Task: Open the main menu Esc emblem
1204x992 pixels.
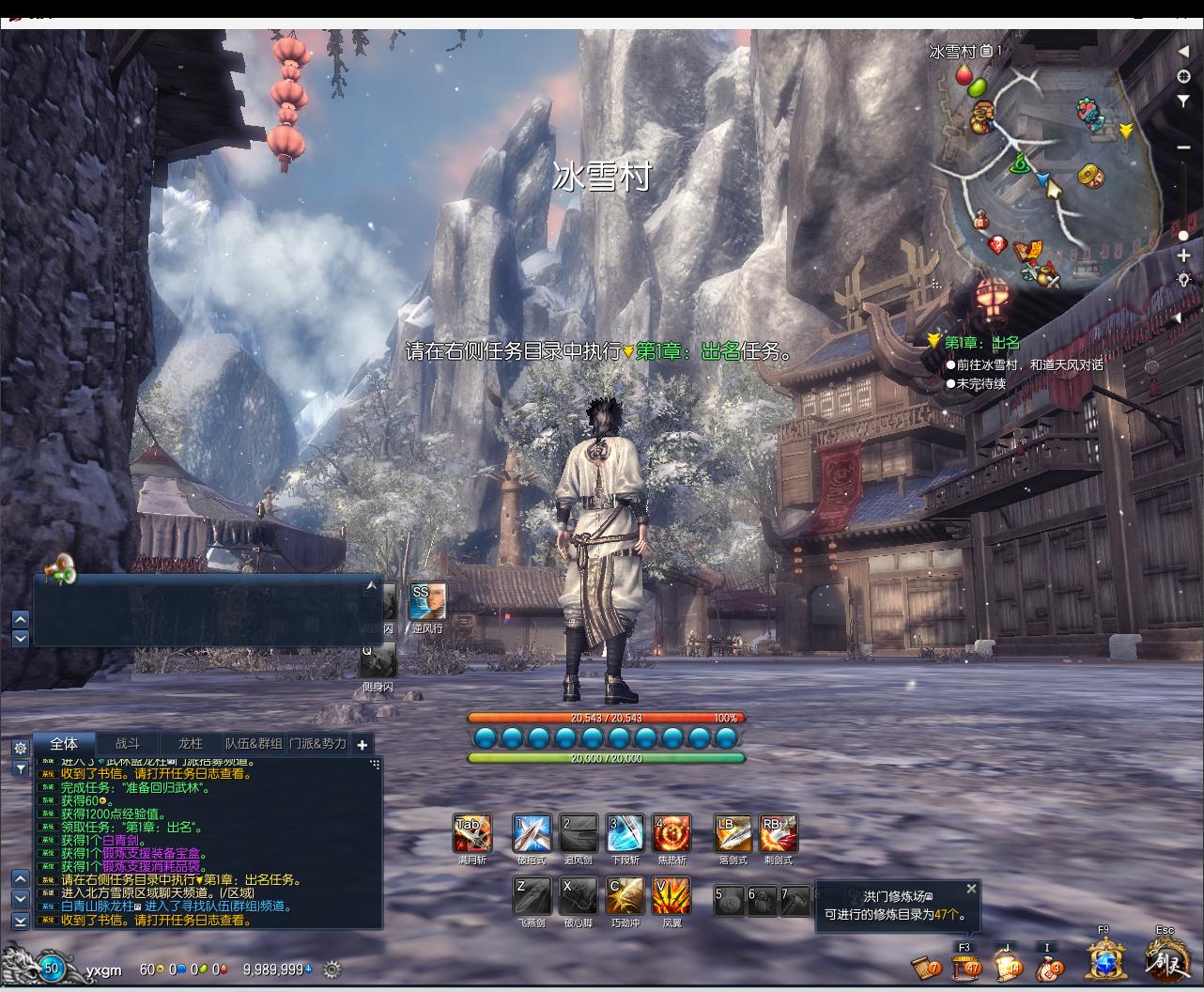Action: click(1166, 962)
